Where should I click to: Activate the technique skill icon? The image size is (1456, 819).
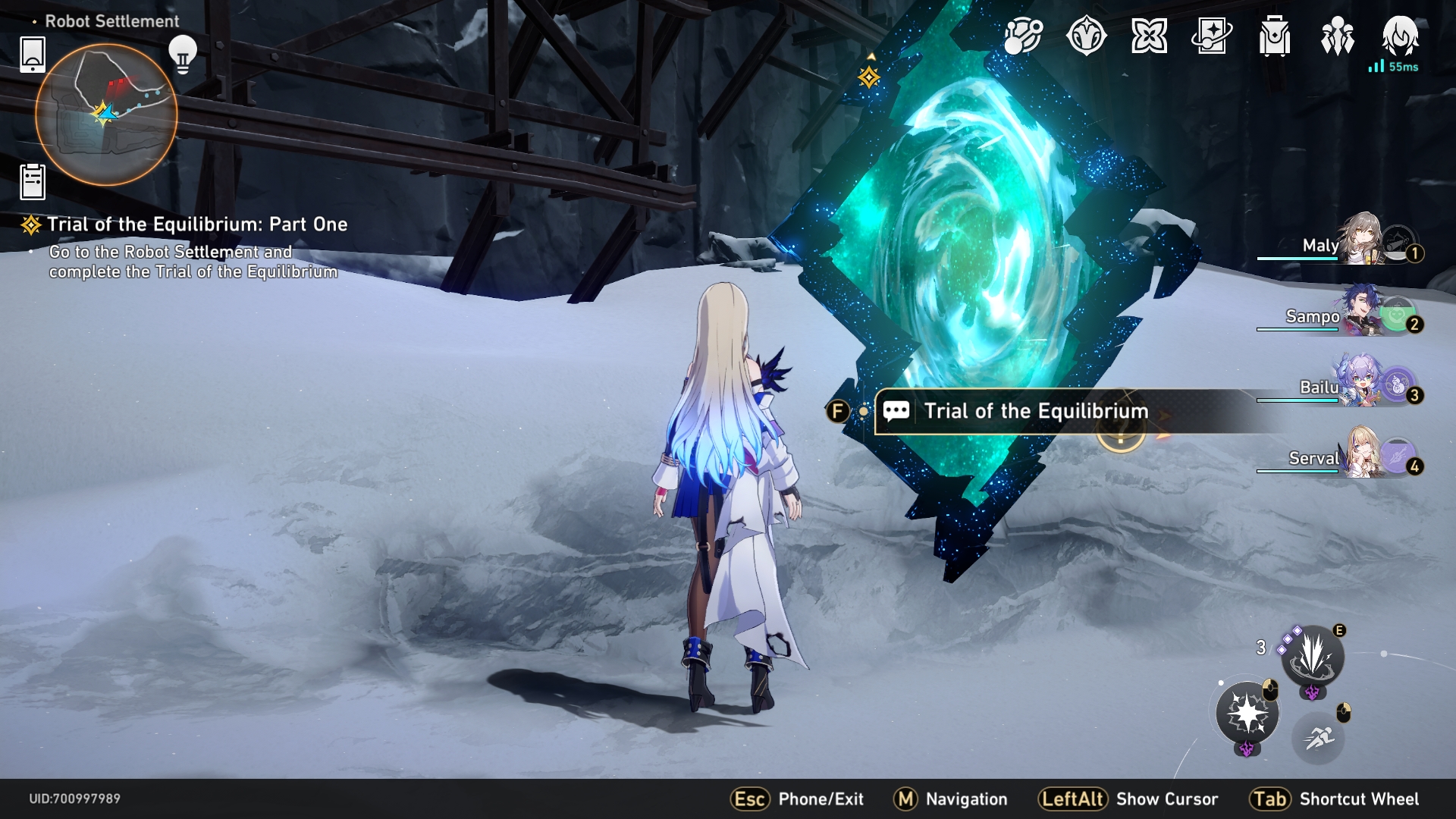pos(1313,655)
